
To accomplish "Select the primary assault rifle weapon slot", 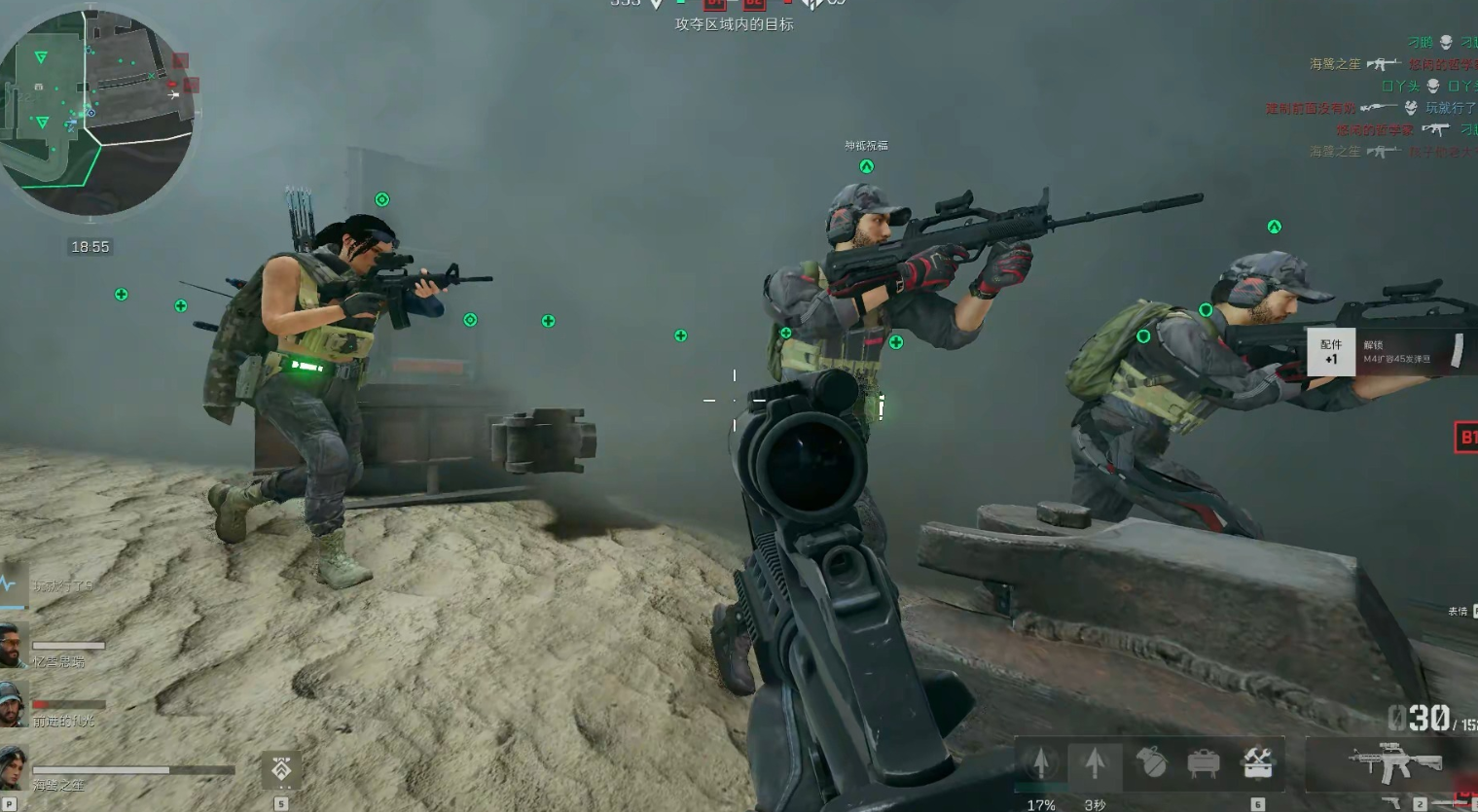I will (x=1393, y=762).
